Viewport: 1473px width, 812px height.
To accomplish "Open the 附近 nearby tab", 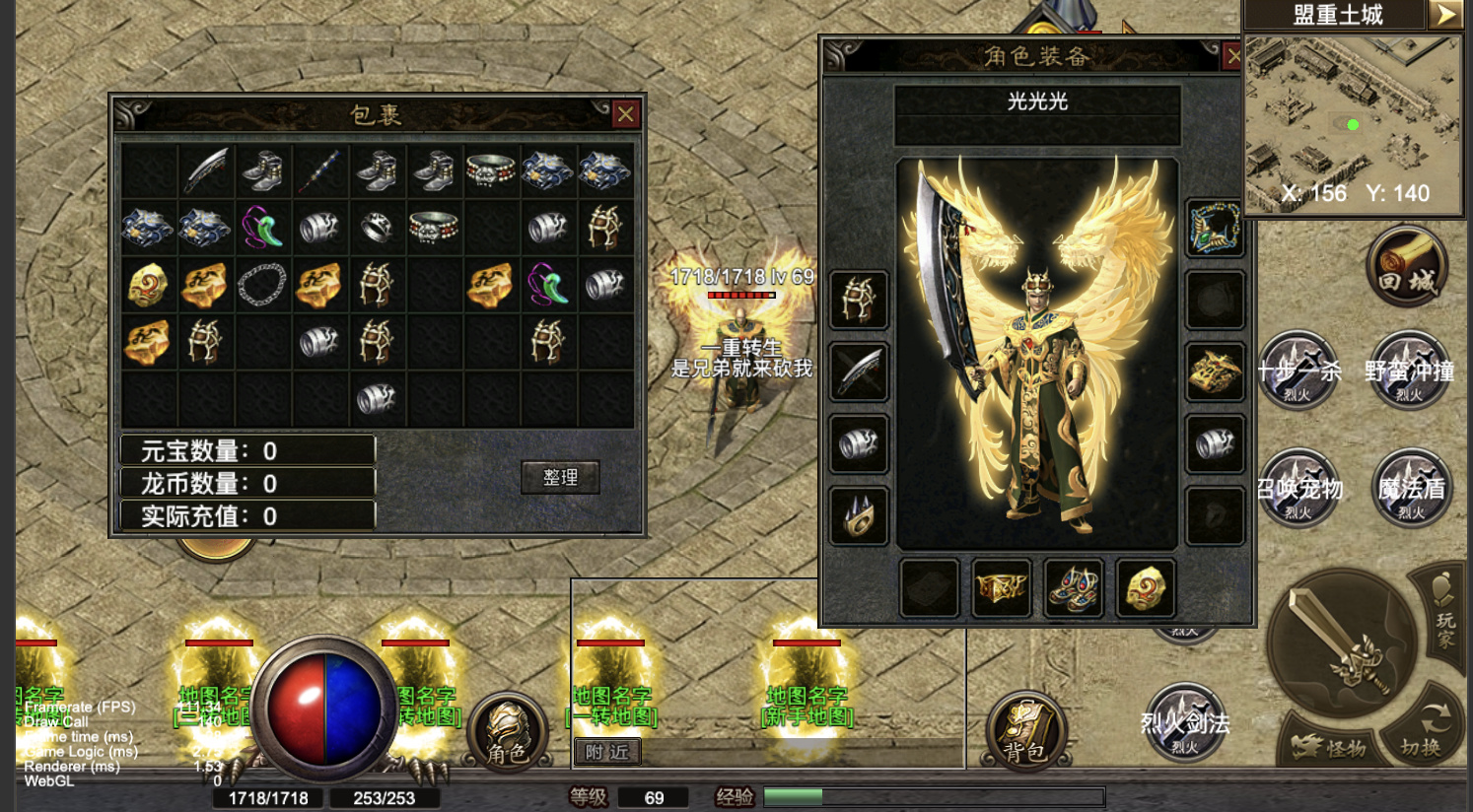I will click(606, 752).
